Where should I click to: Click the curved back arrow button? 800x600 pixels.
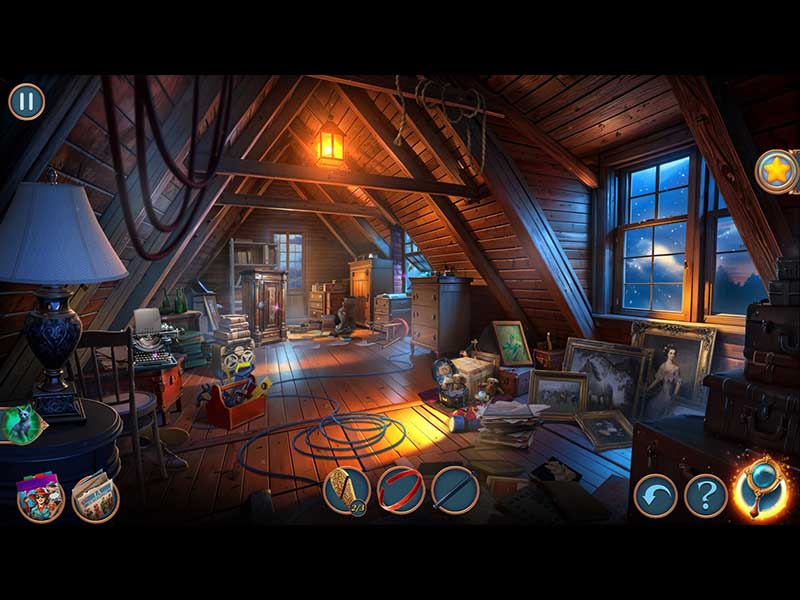click(x=656, y=495)
